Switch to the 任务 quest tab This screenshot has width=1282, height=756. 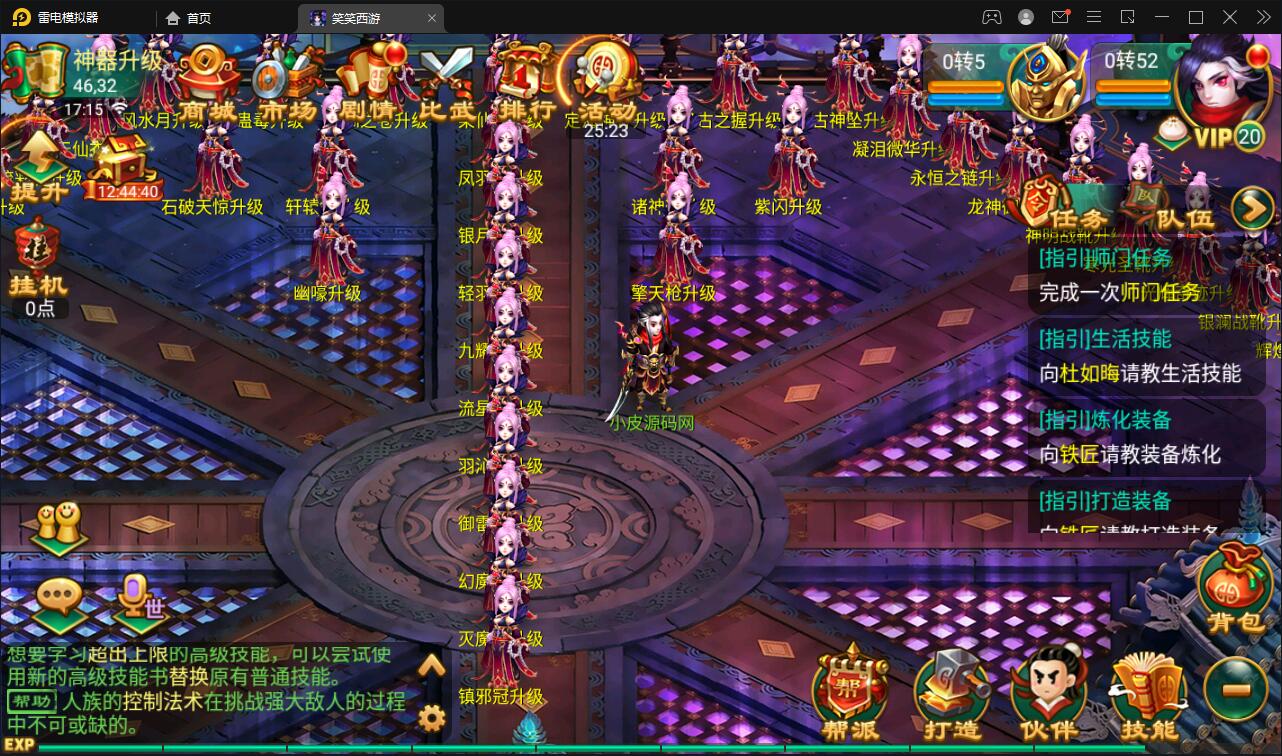1065,208
